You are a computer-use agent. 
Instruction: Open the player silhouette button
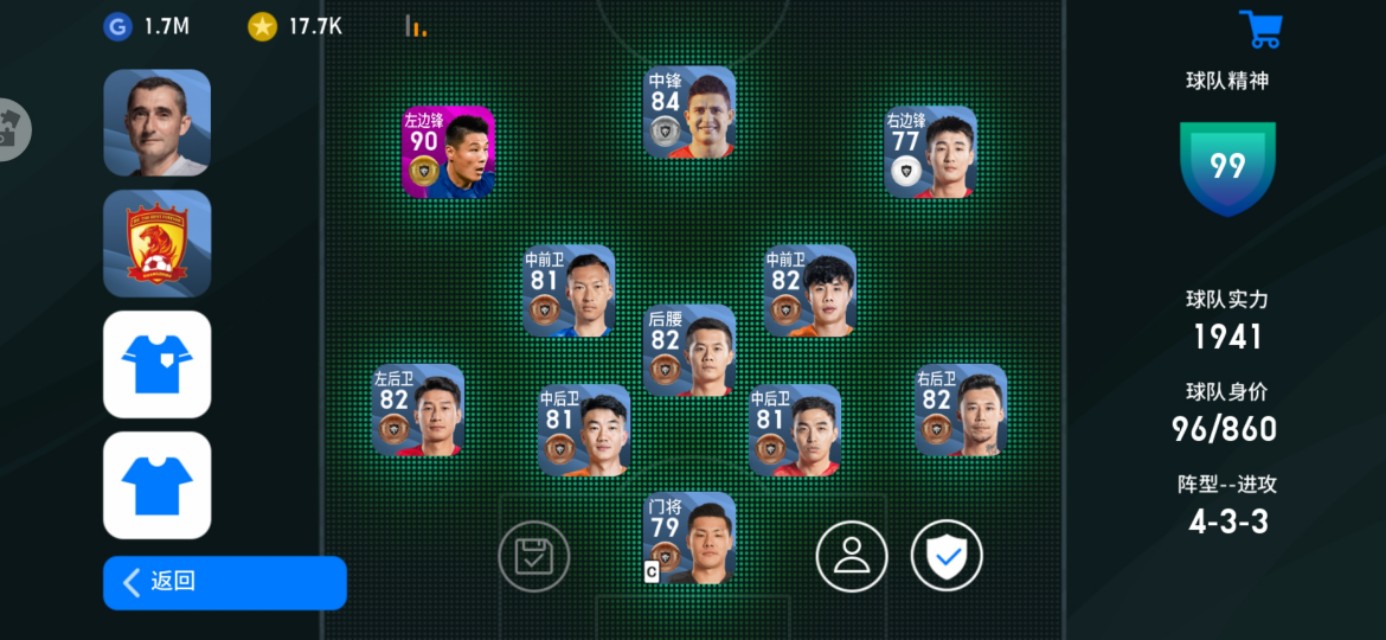(x=852, y=556)
